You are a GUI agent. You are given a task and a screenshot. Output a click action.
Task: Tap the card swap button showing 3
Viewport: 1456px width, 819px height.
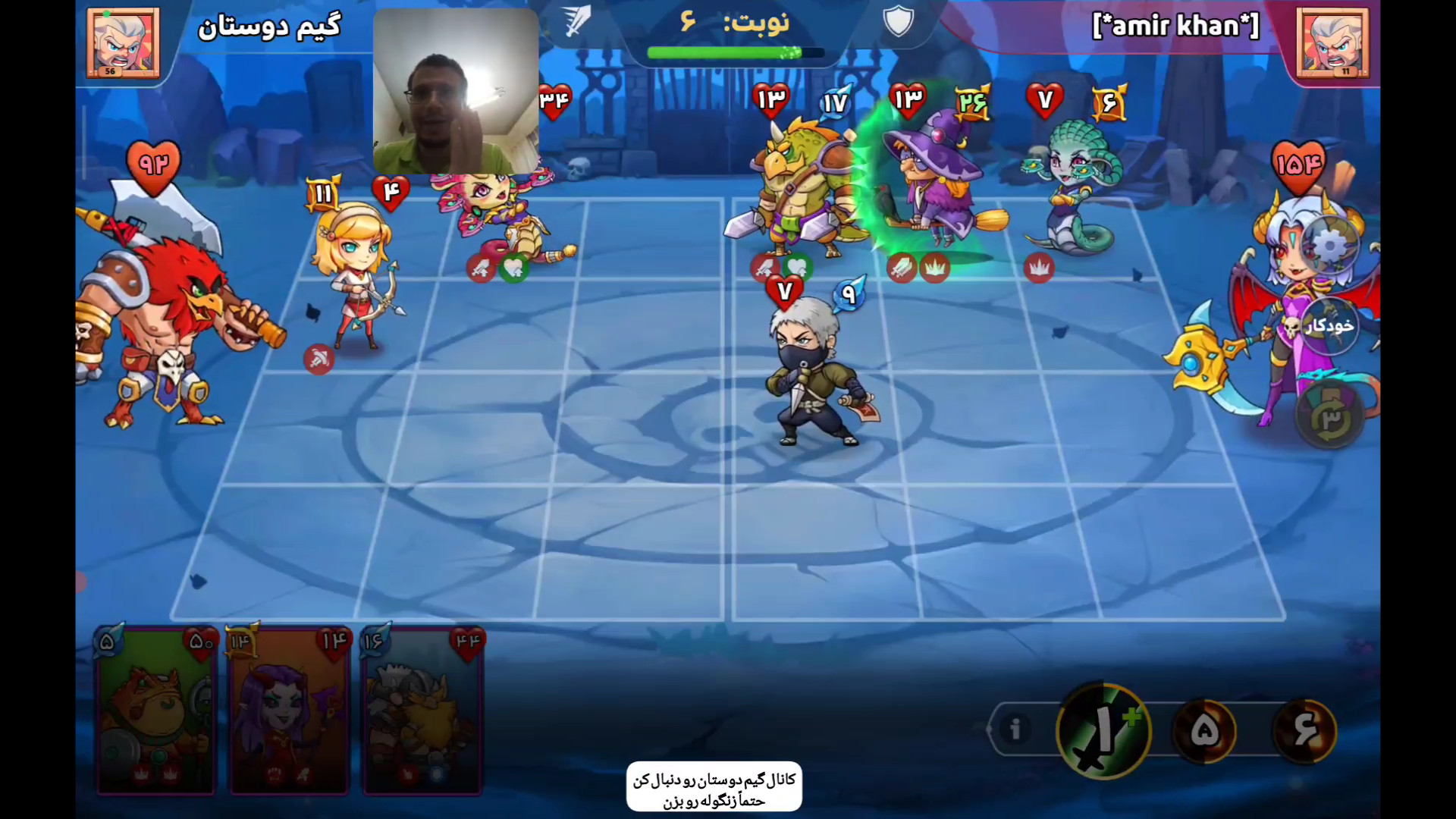[x=1331, y=417]
